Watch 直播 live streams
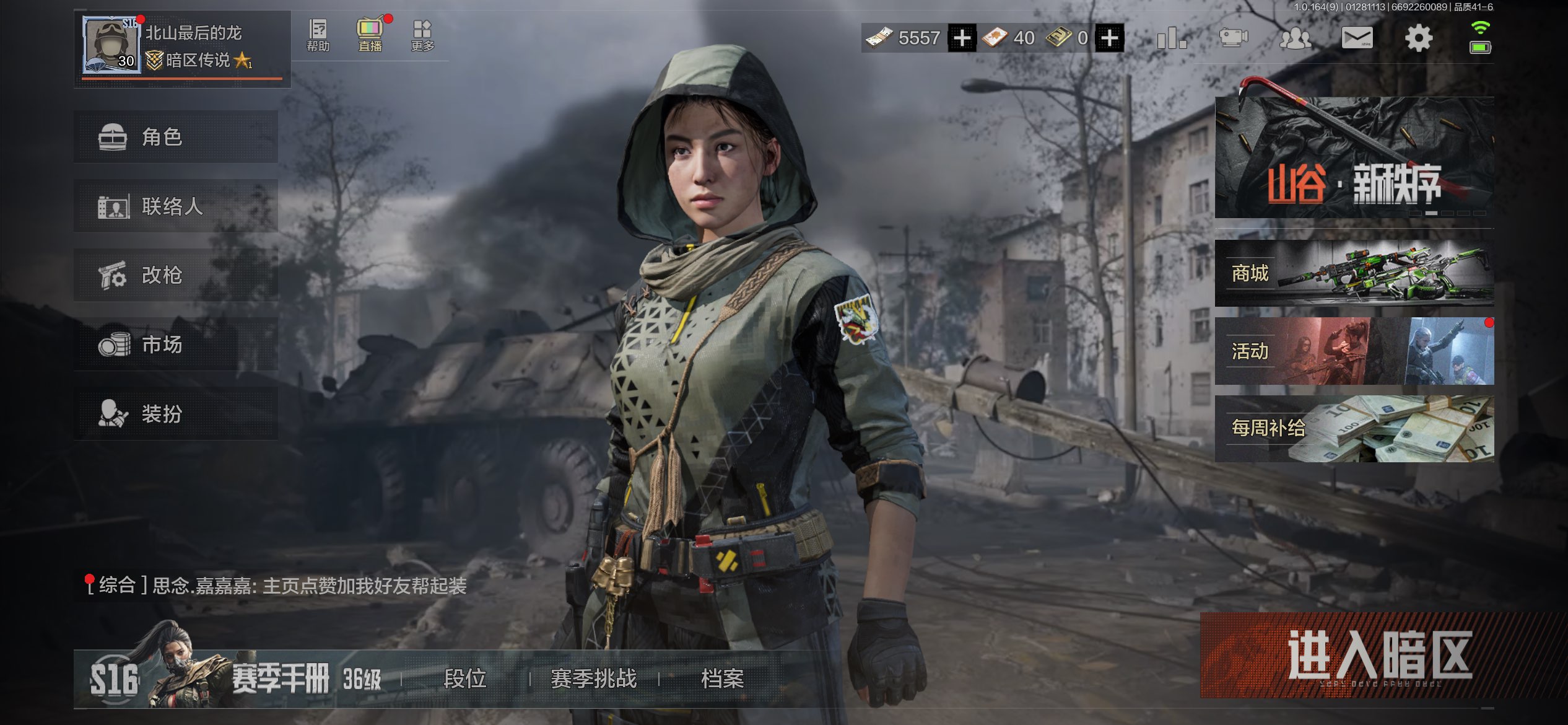This screenshot has width=1568, height=725. (370, 35)
